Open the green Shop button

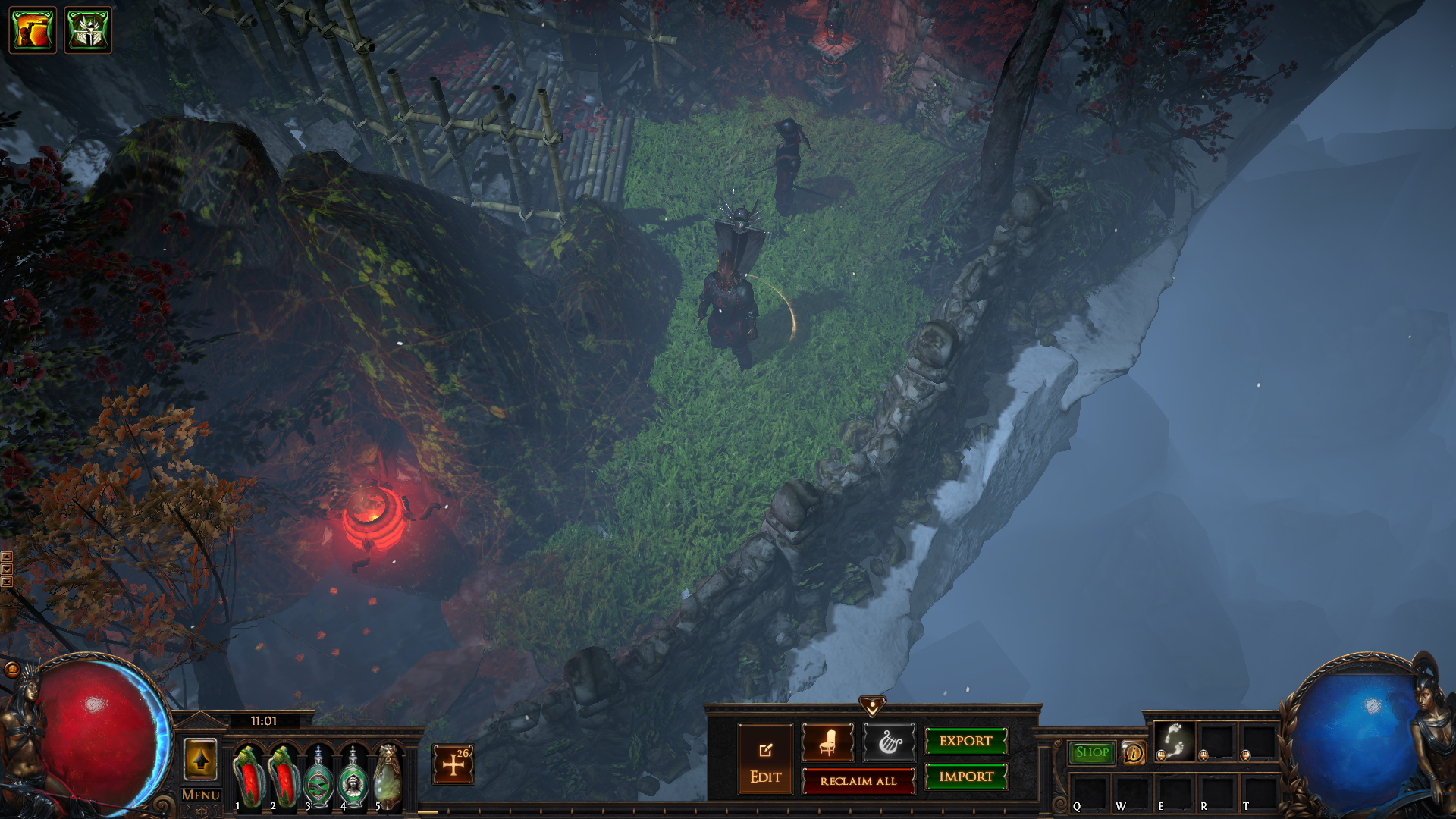tap(1091, 752)
